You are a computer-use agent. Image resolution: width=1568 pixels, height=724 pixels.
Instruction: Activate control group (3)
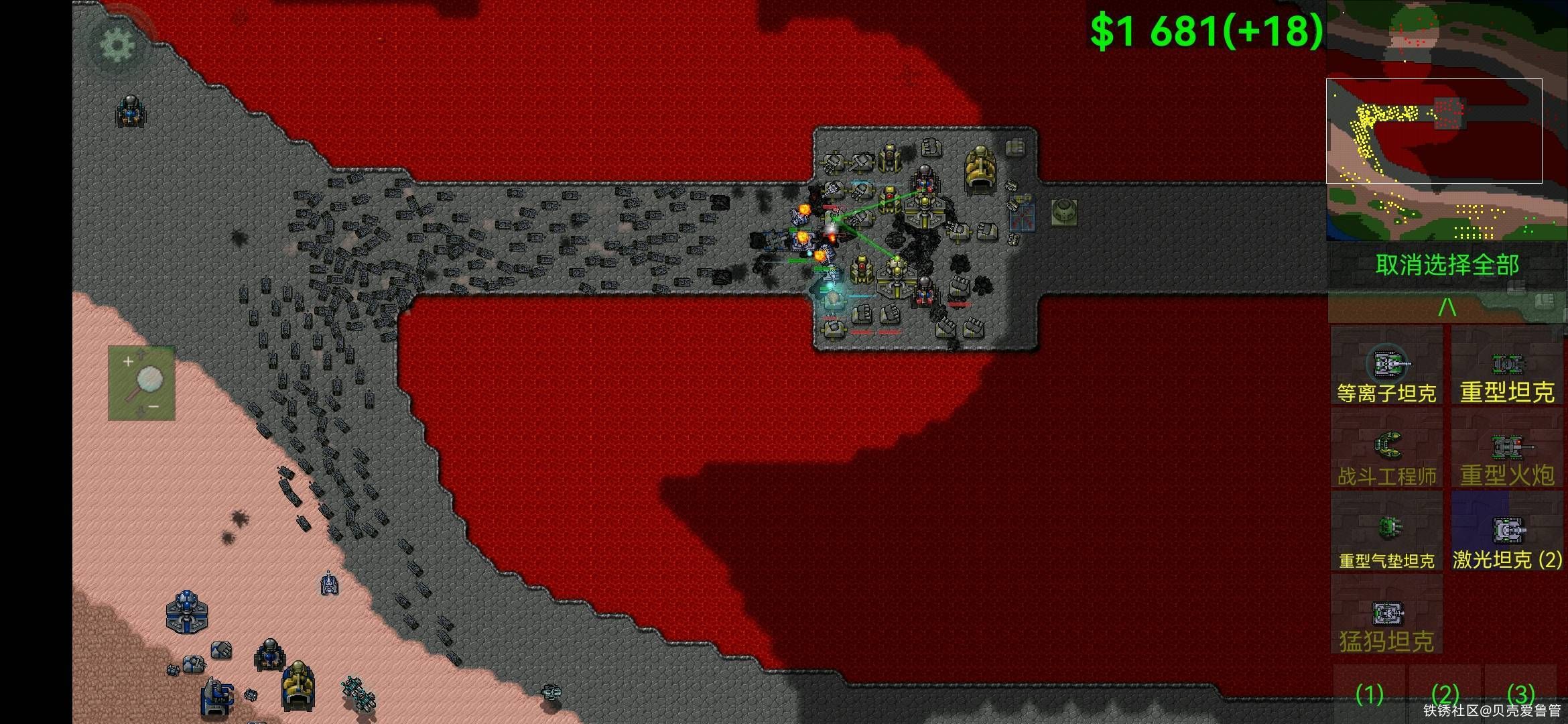(1520, 694)
